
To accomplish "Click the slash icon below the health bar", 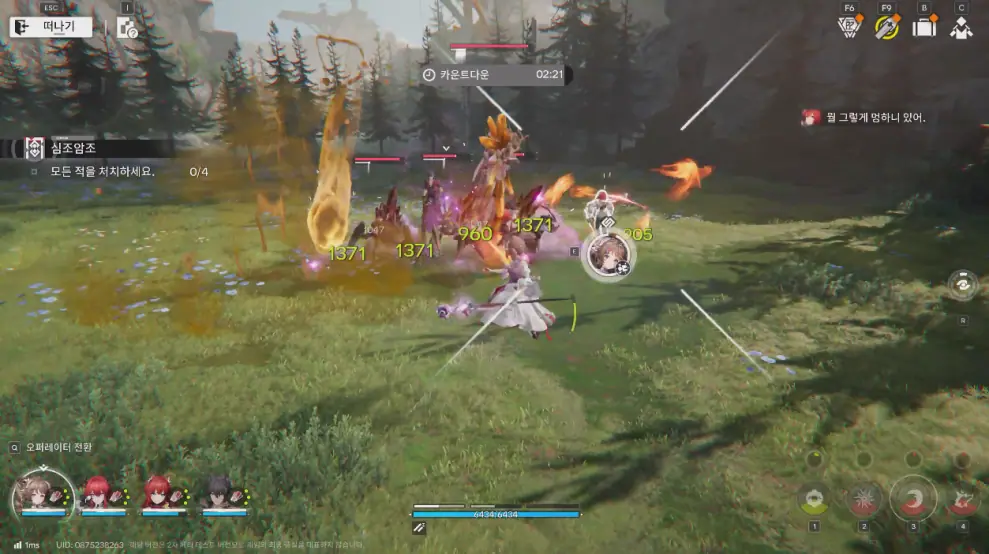I will pos(419,528).
